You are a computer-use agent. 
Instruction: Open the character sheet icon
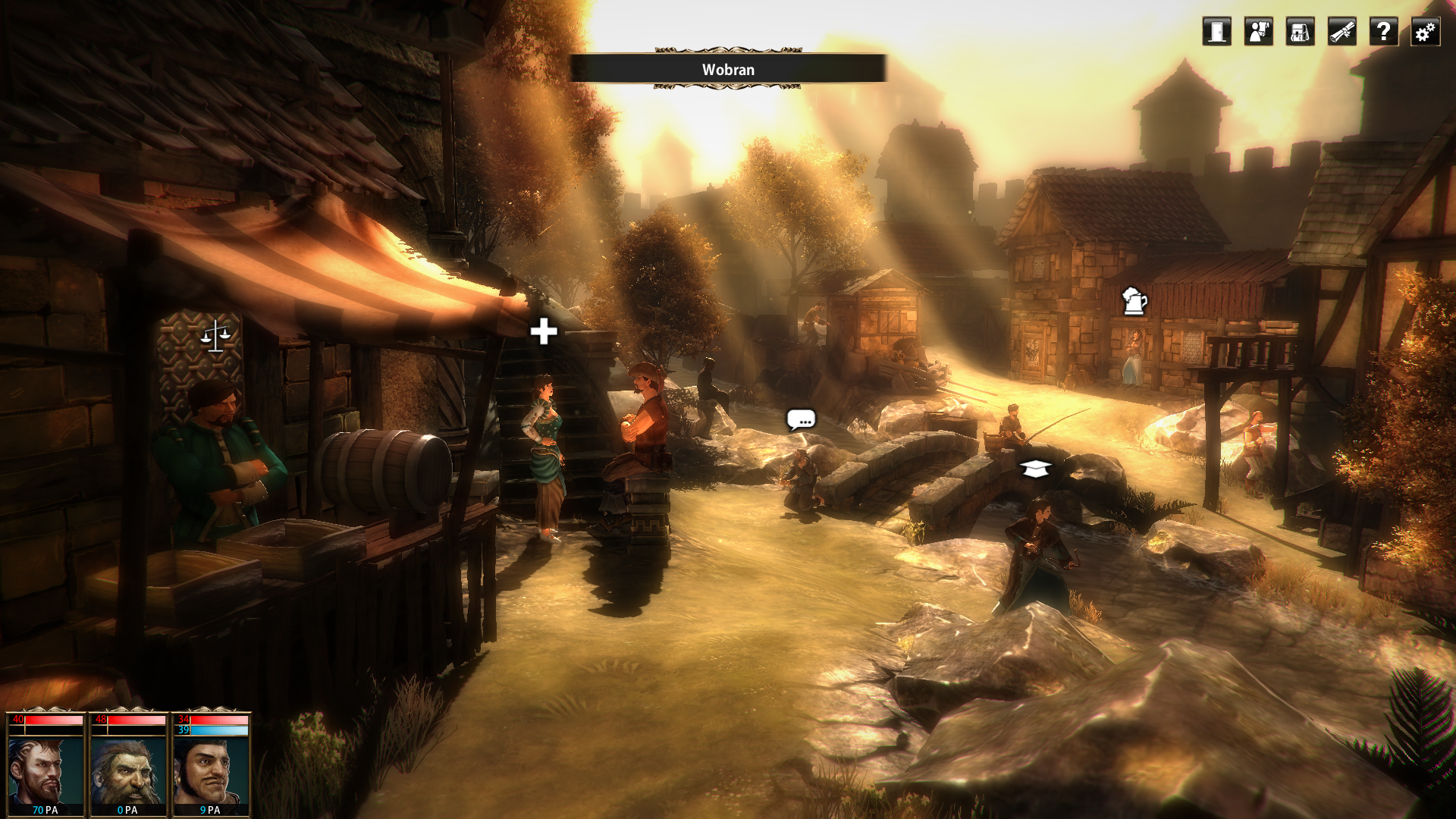1258,32
